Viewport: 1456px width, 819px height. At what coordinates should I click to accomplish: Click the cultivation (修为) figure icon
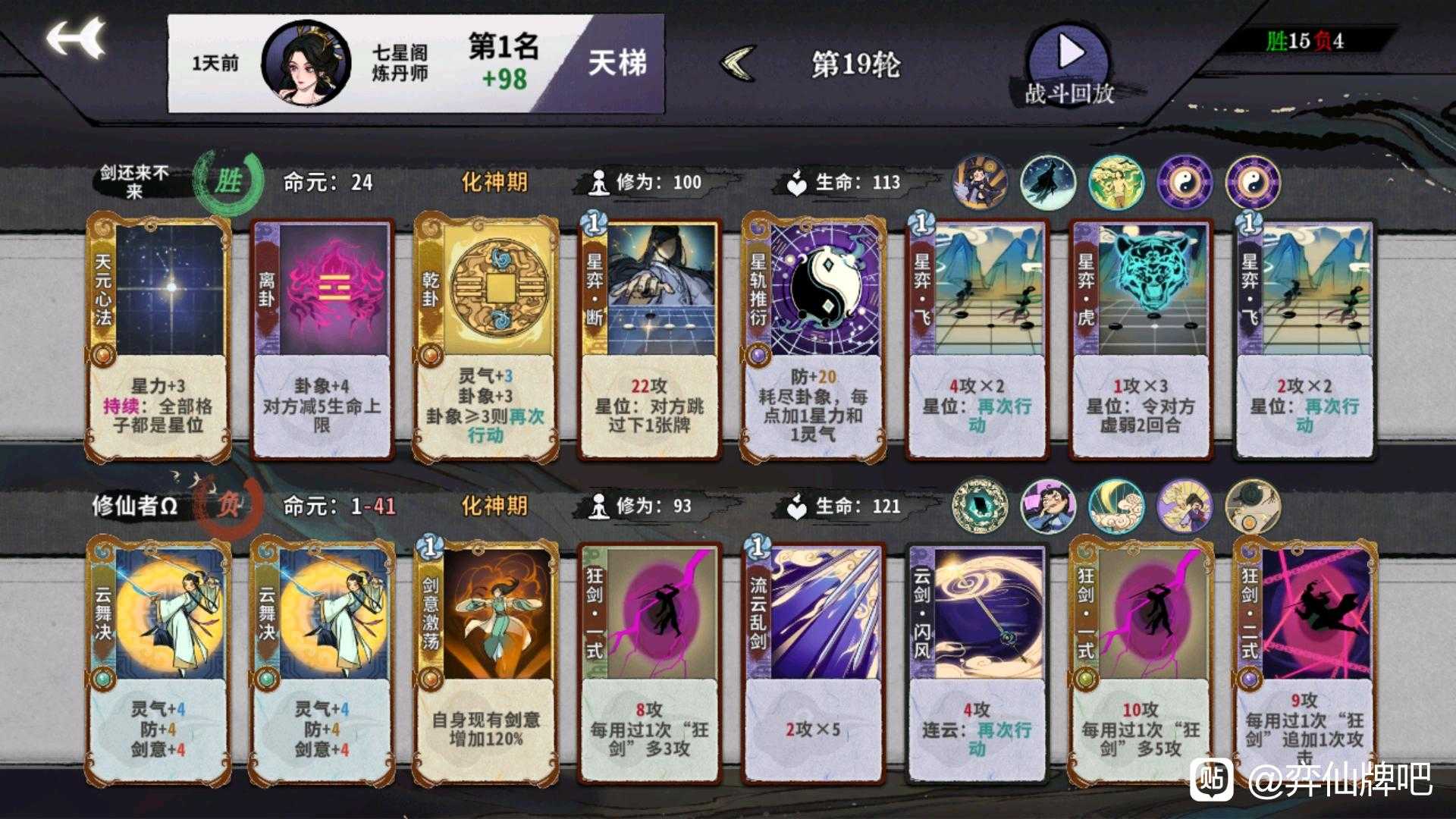point(599,181)
